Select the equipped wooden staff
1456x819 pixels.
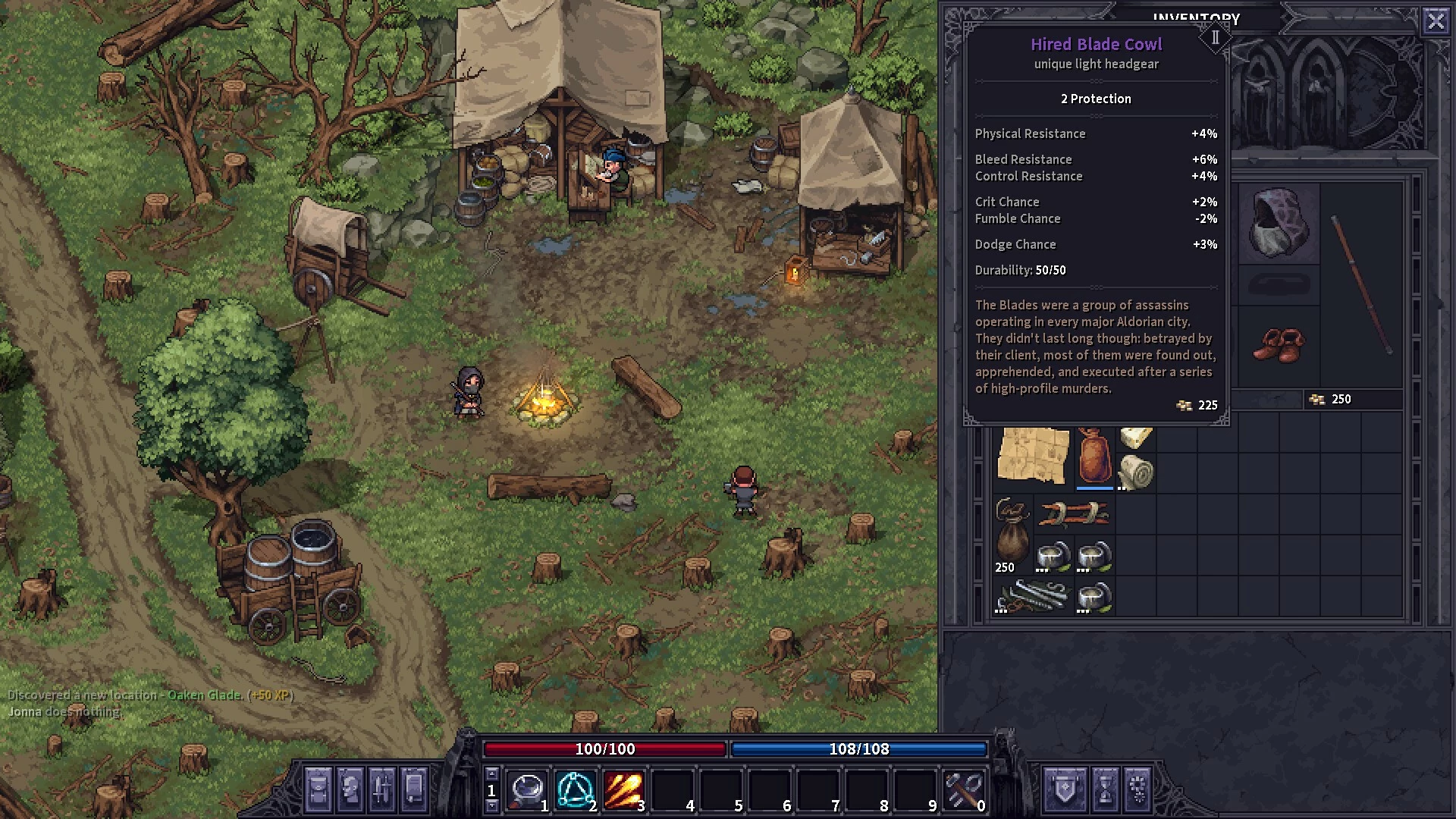[1362, 285]
